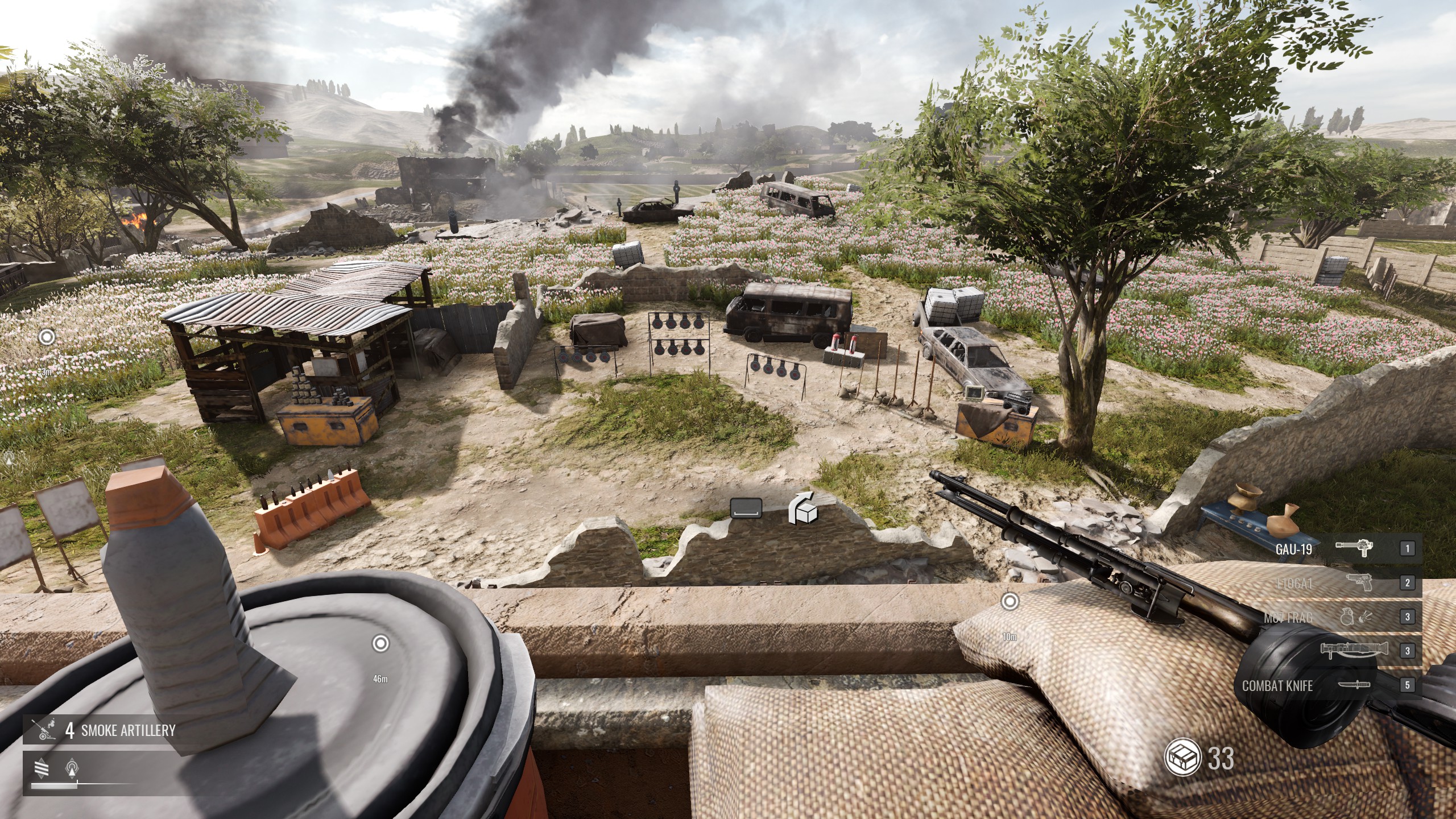1456x819 pixels.
Task: Select the waypoint marker labeled 3m
Action: [47, 337]
